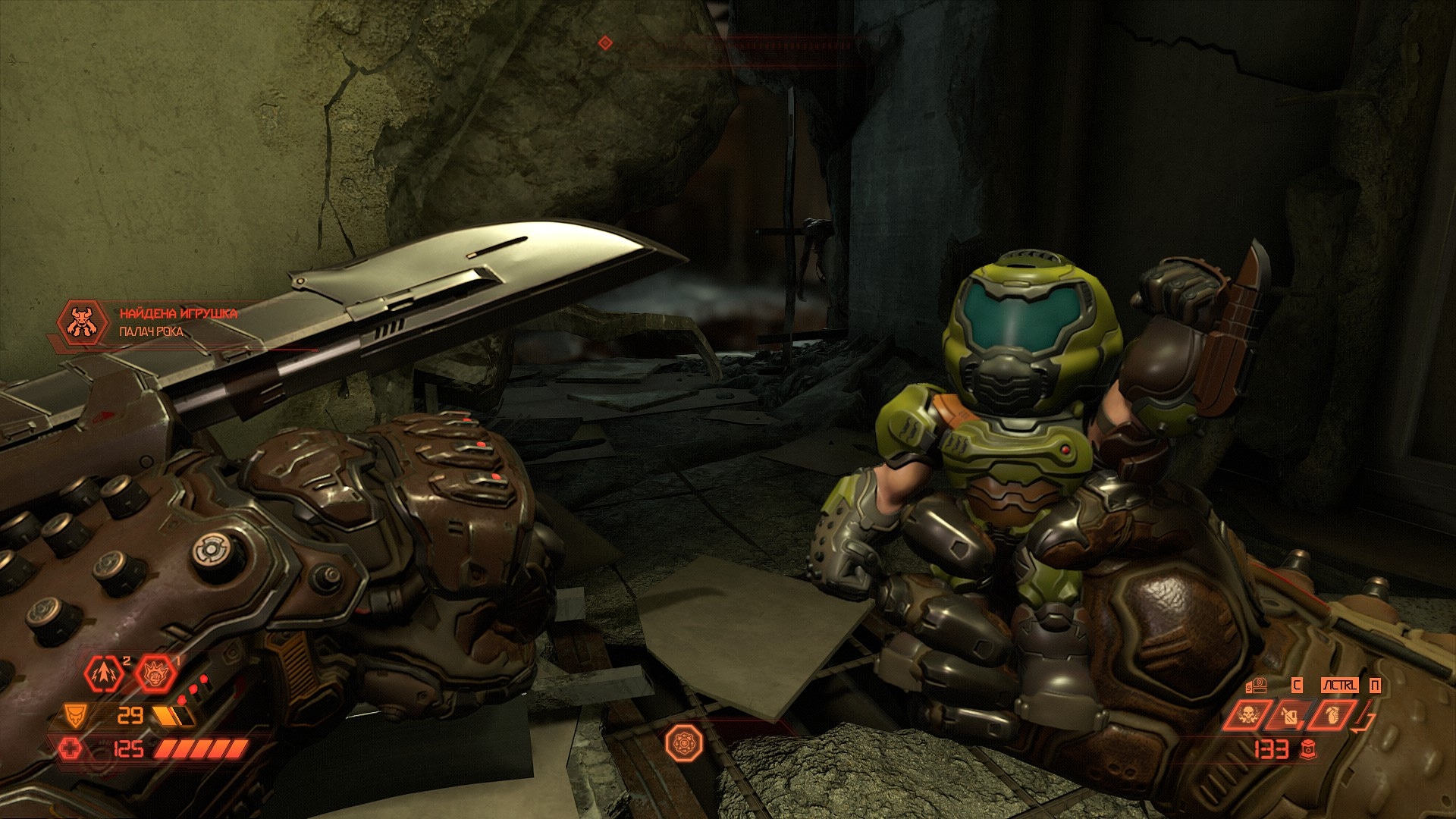The width and height of the screenshot is (1456, 819).
Task: Click the red diamond compass marker
Action: pyautogui.click(x=605, y=43)
